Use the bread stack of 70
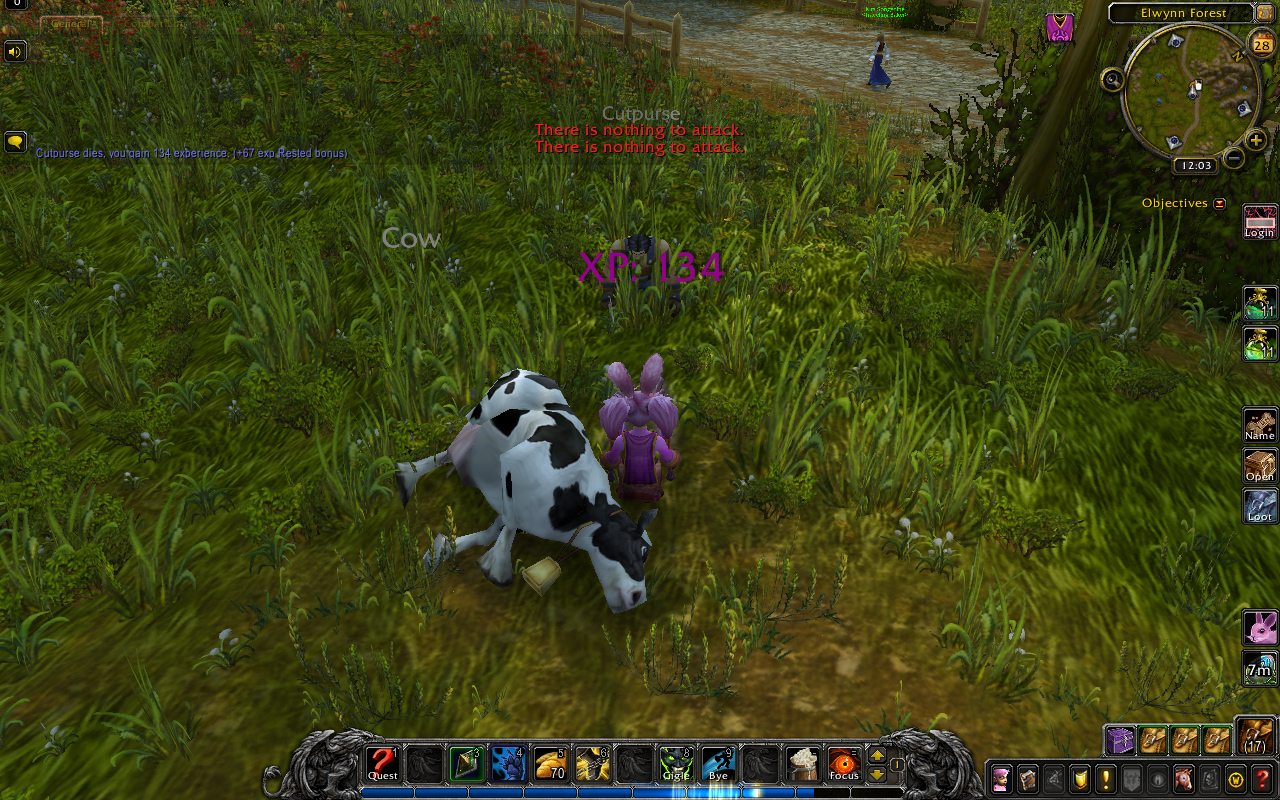The width and height of the screenshot is (1280, 800). pyautogui.click(x=551, y=765)
